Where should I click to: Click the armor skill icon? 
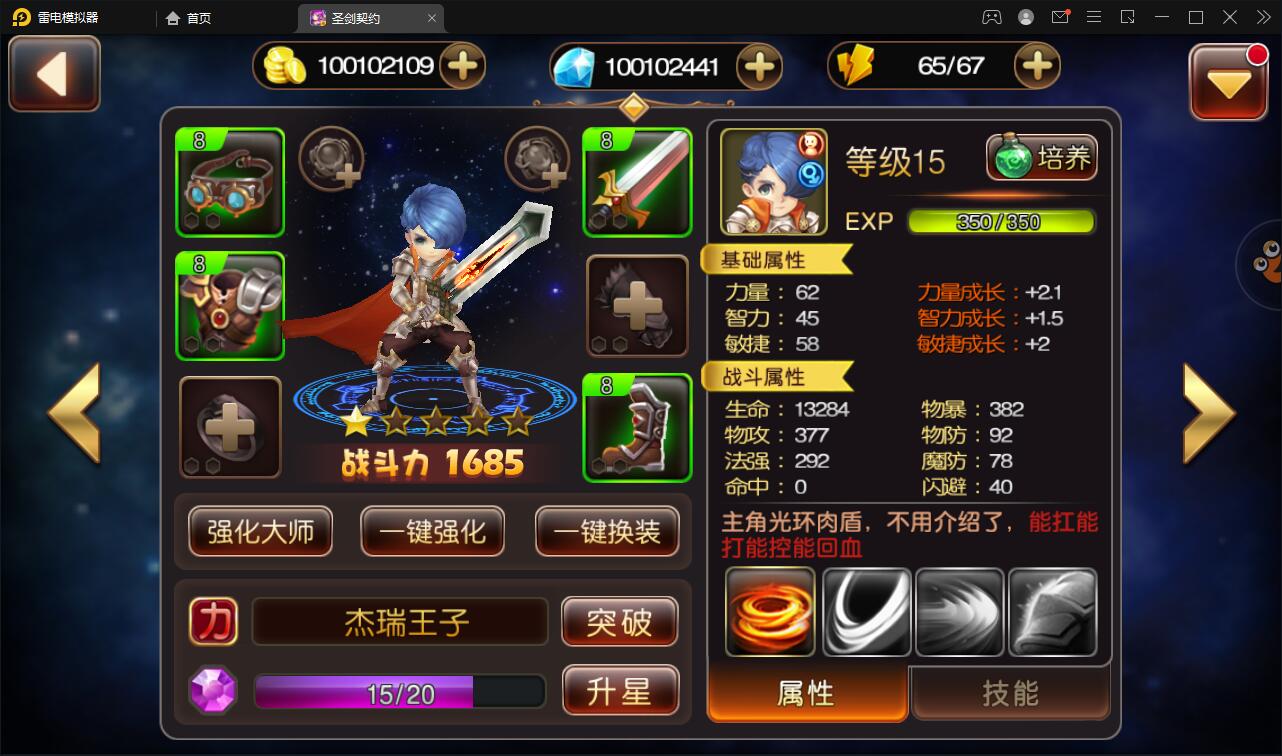pyautogui.click(x=1052, y=611)
